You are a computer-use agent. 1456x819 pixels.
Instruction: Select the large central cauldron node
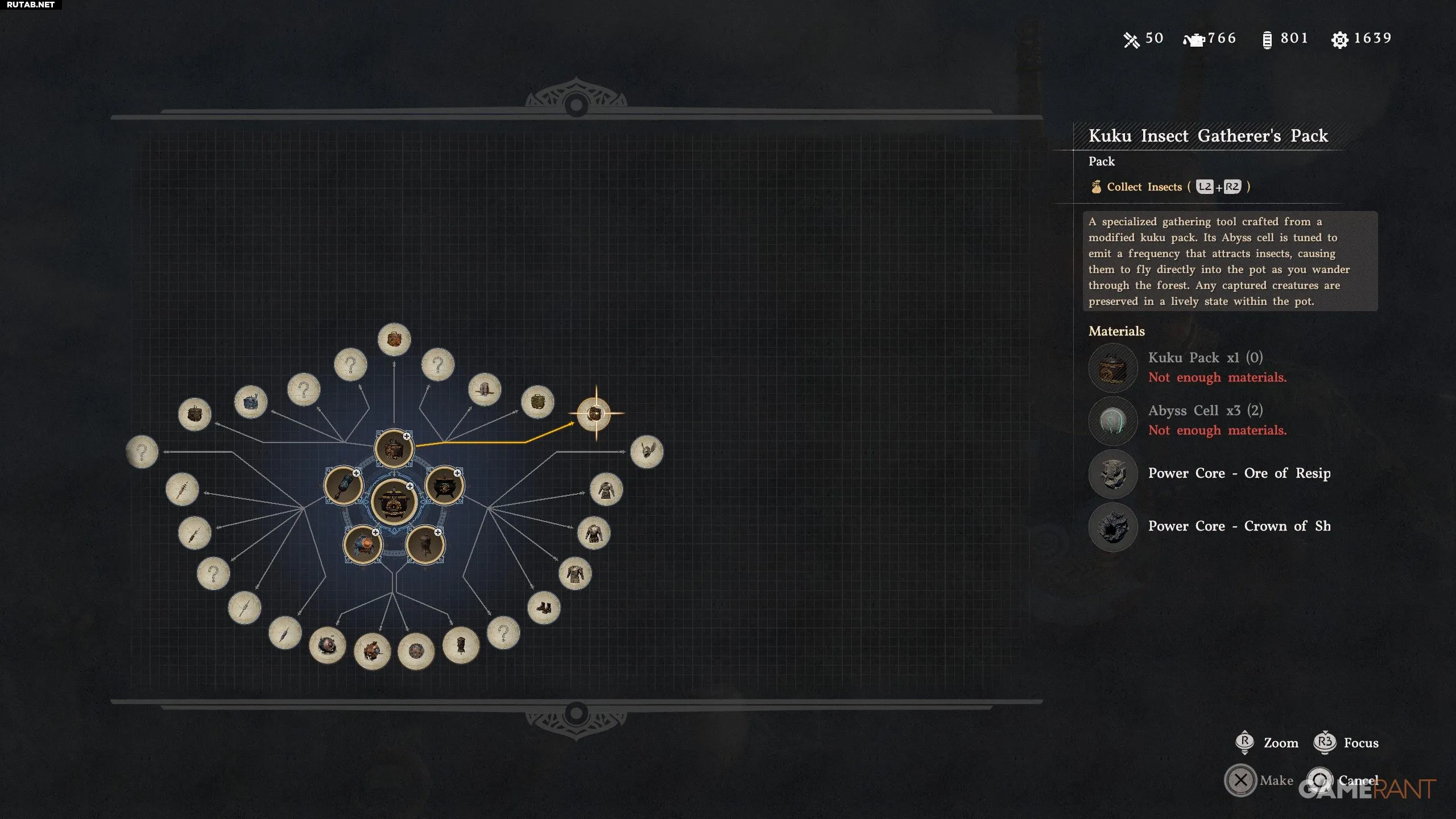pos(394,502)
